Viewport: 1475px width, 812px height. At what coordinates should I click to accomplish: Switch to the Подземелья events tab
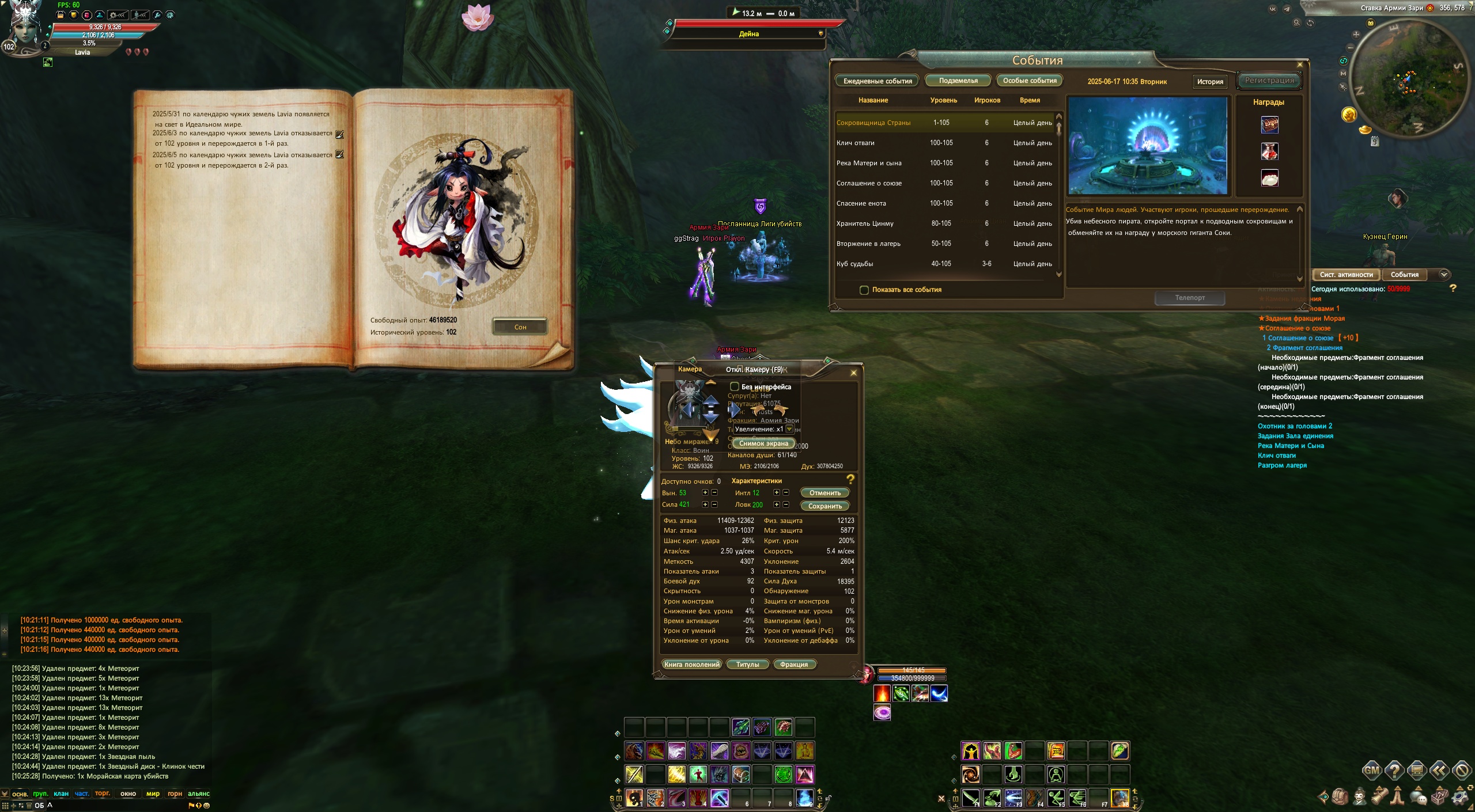pos(958,81)
